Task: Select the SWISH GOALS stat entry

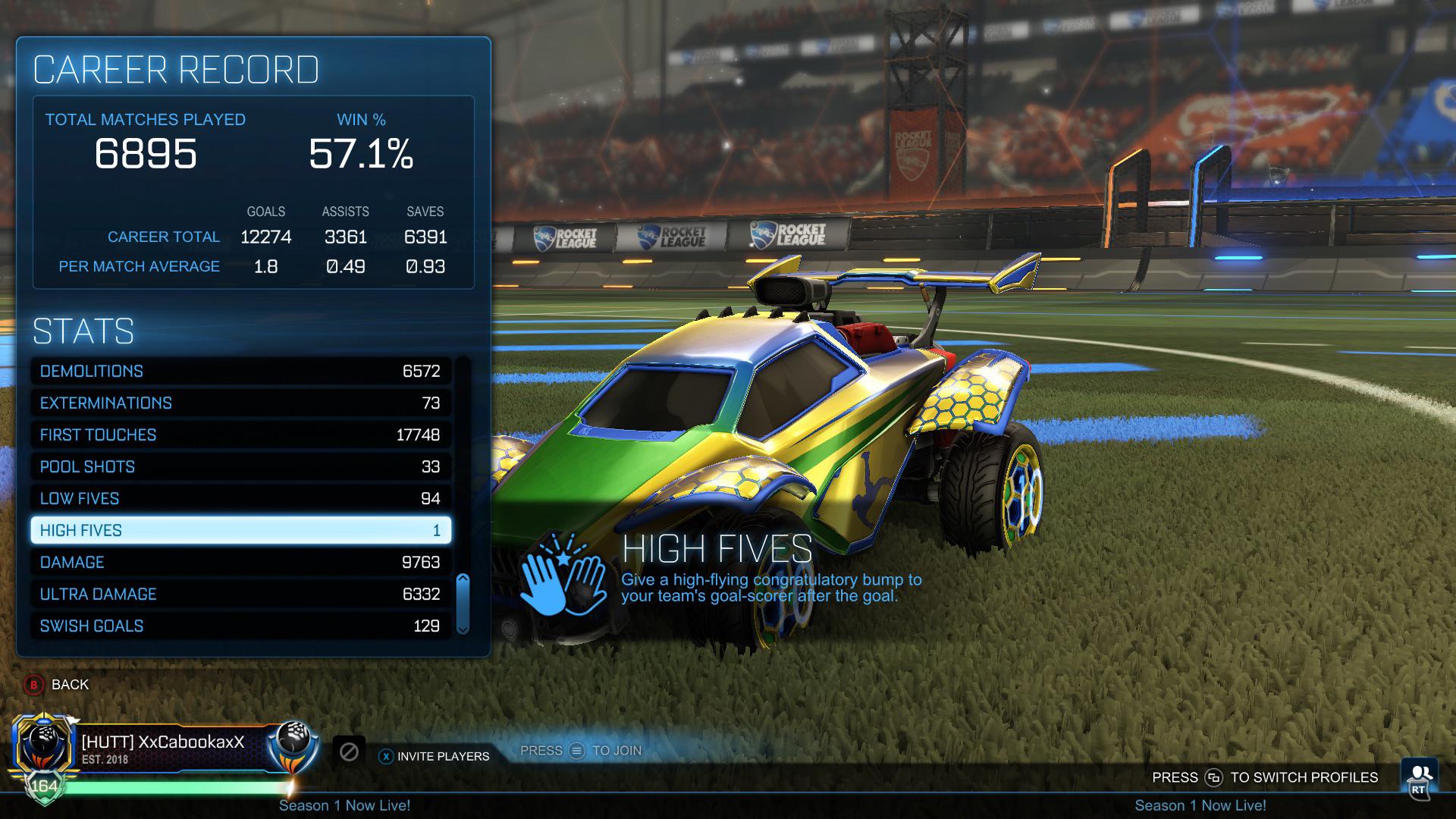Action: coord(240,626)
